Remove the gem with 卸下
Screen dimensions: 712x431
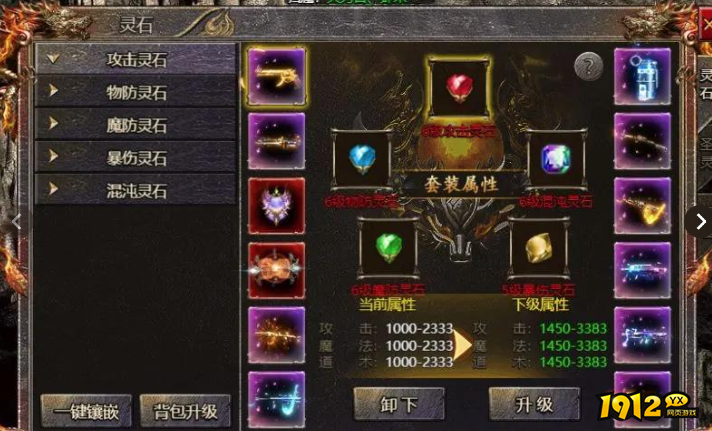[400, 405]
